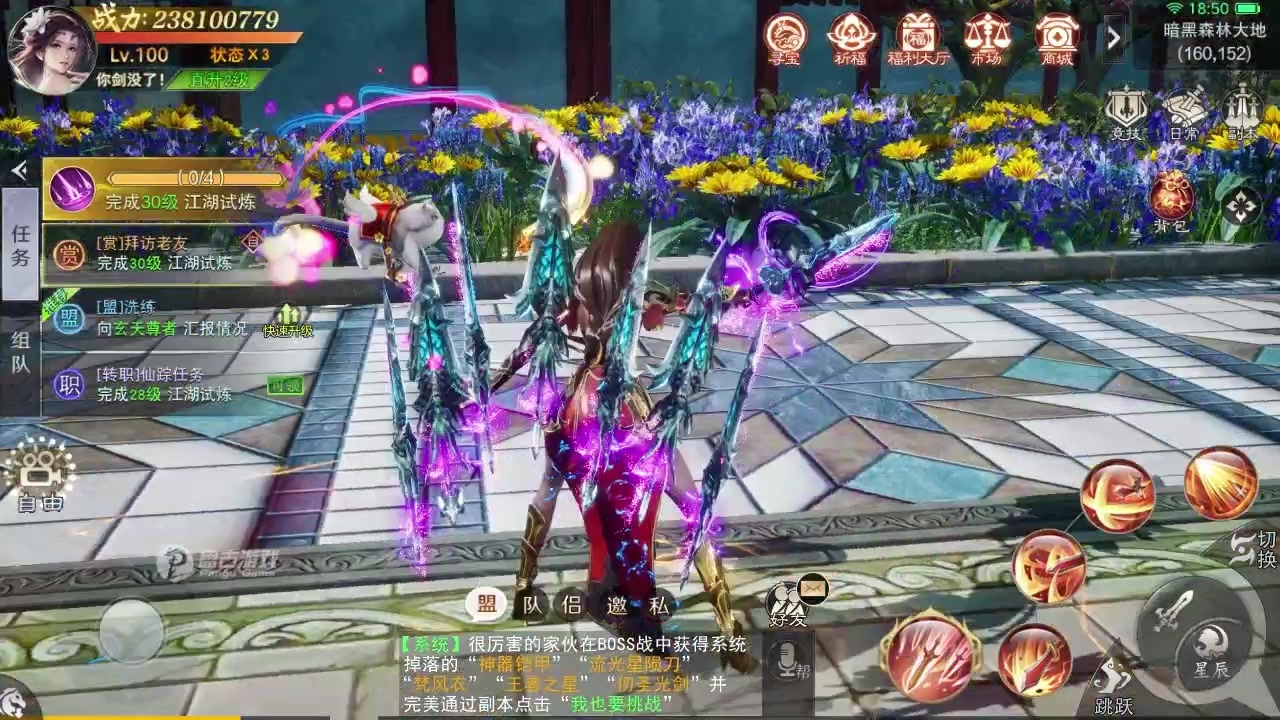Collapse the 任务 quest panel
Viewport: 1280px width, 720px height.
[x=18, y=168]
